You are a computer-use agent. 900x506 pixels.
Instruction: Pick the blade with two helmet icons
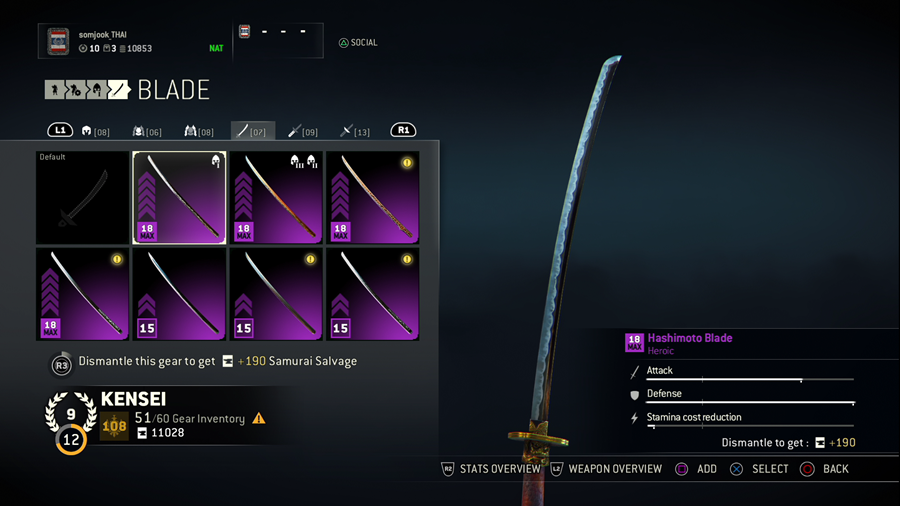277,198
